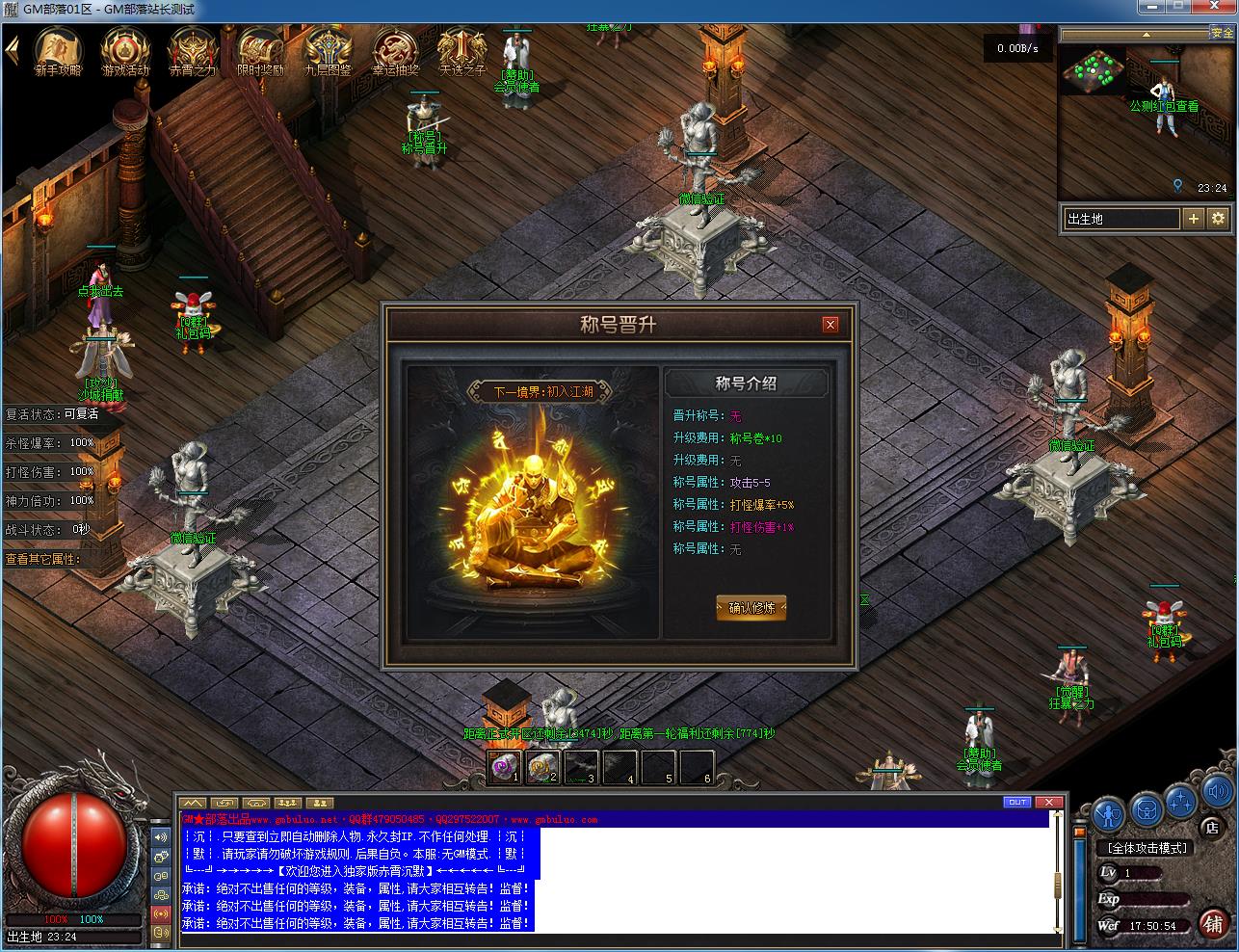This screenshot has width=1239, height=952.
Task: View the 称号介绍 tab in the dialog
Action: tap(747, 383)
